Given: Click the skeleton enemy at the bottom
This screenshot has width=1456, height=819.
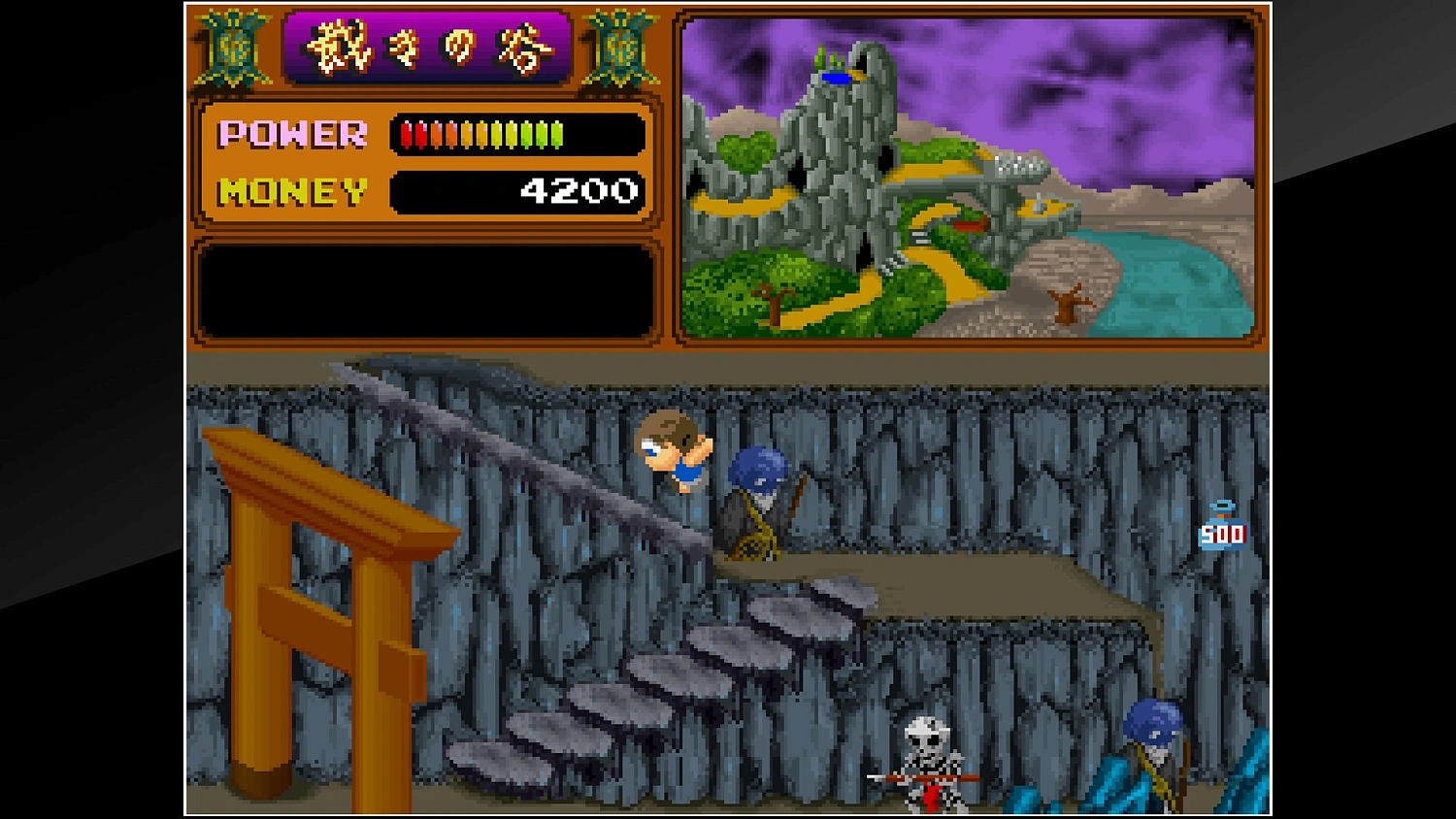Looking at the screenshot, I should coord(928,767).
